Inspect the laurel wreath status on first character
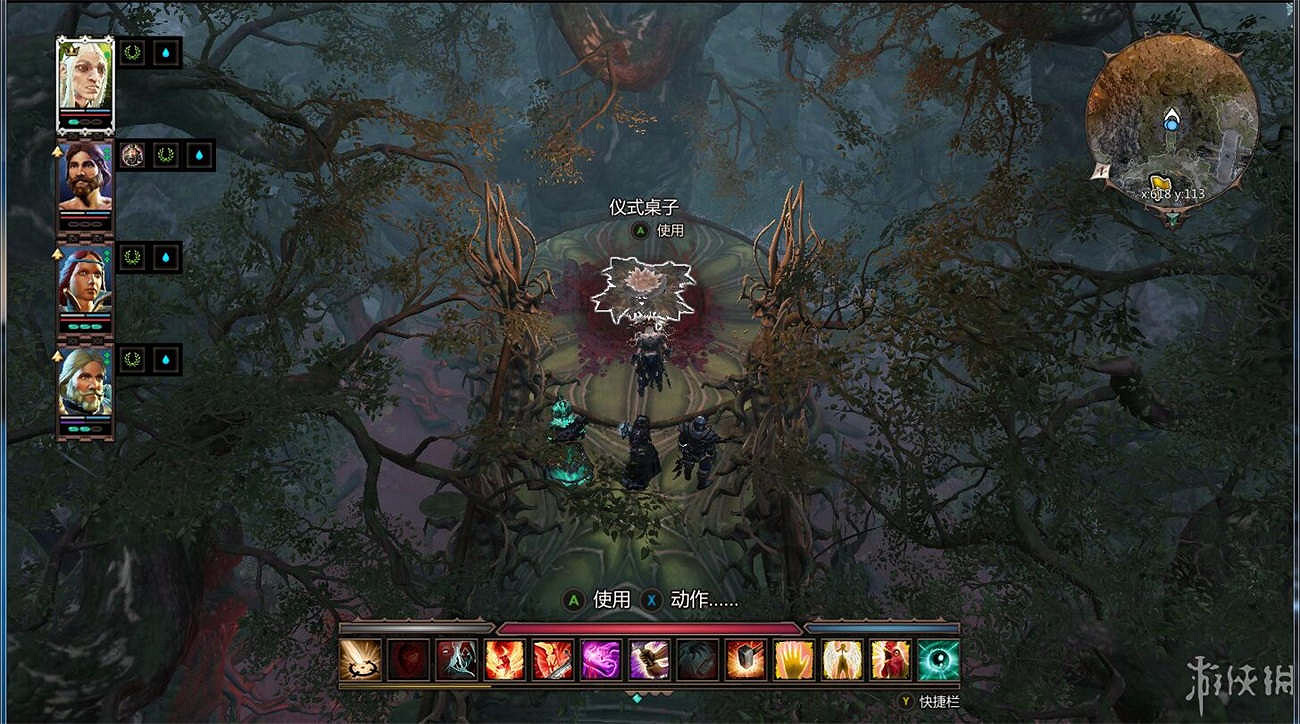The image size is (1300, 724). pyautogui.click(x=132, y=52)
